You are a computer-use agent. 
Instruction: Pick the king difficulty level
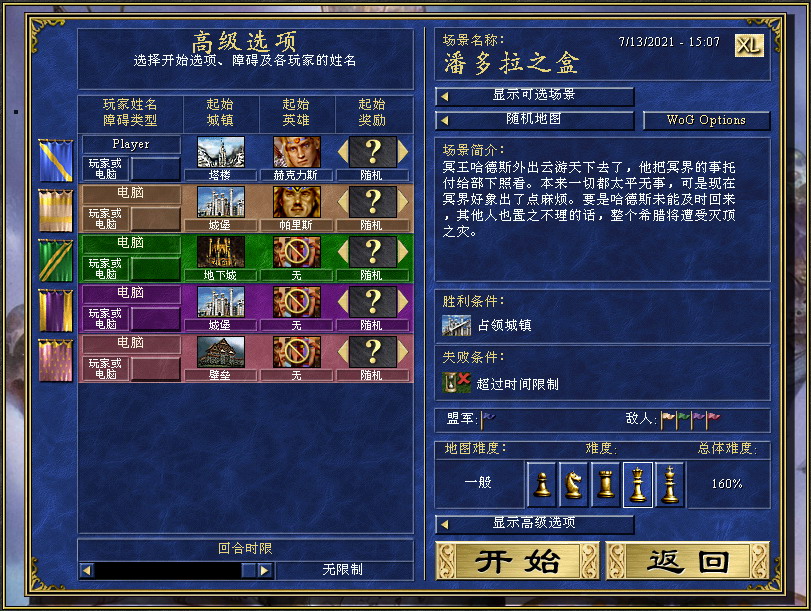tap(670, 484)
